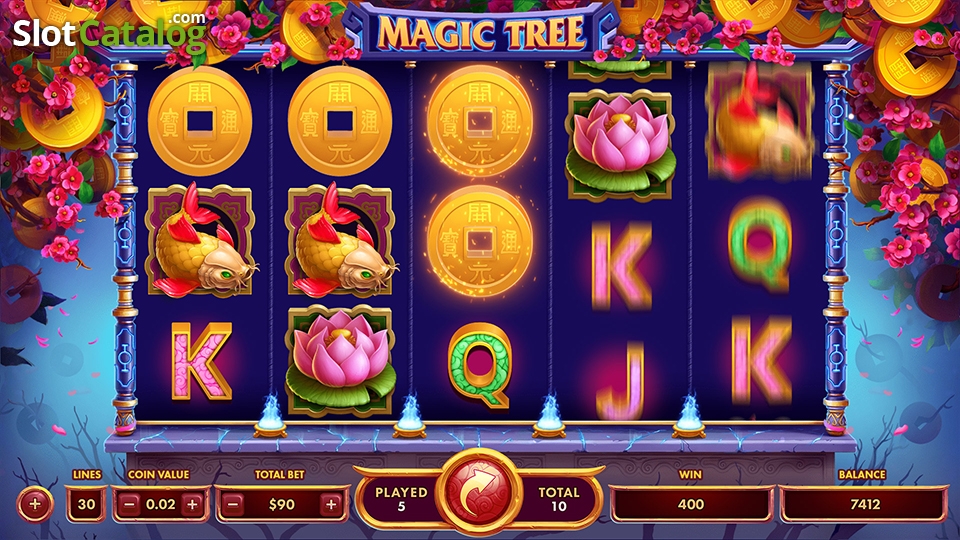This screenshot has width=960, height=540.
Task: Click the SlotCatalog.com logo
Action: [x=109, y=33]
